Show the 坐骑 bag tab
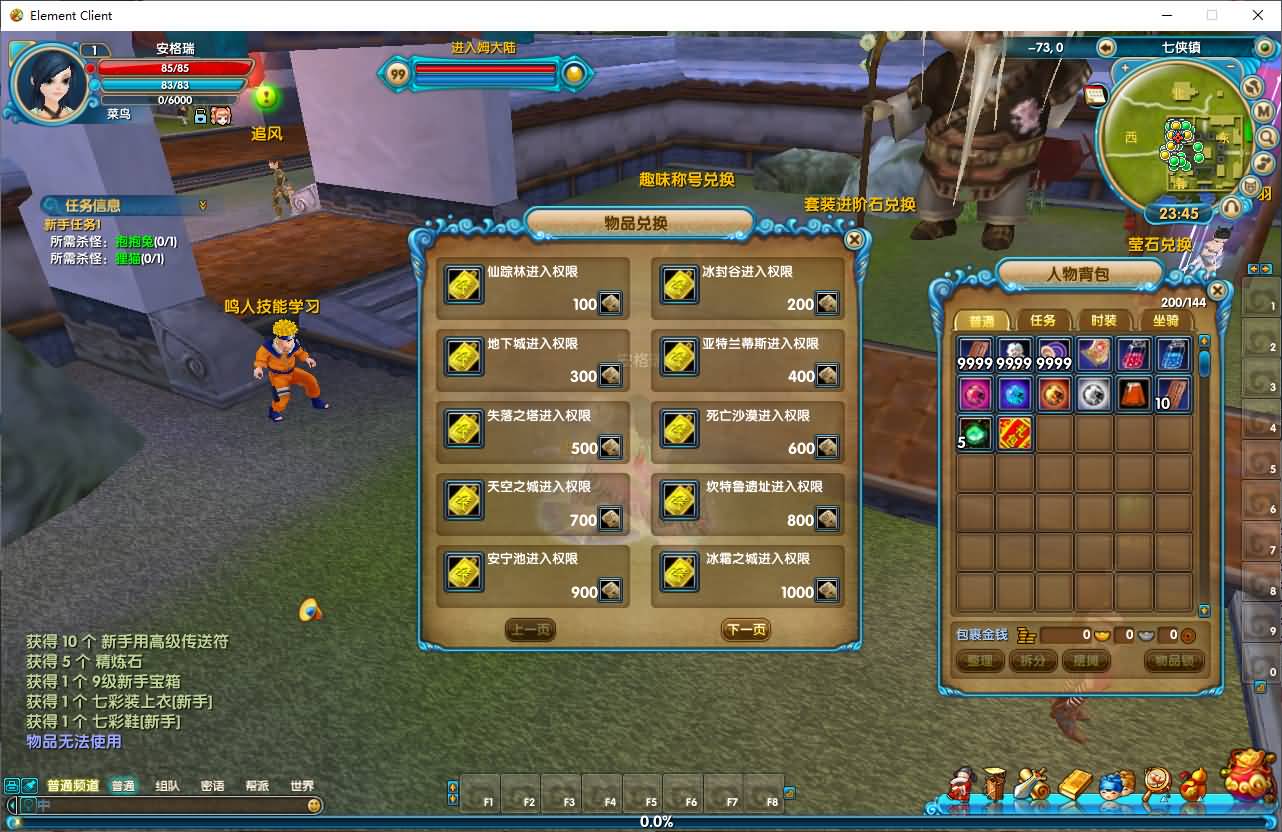1282x832 pixels. pos(1165,321)
